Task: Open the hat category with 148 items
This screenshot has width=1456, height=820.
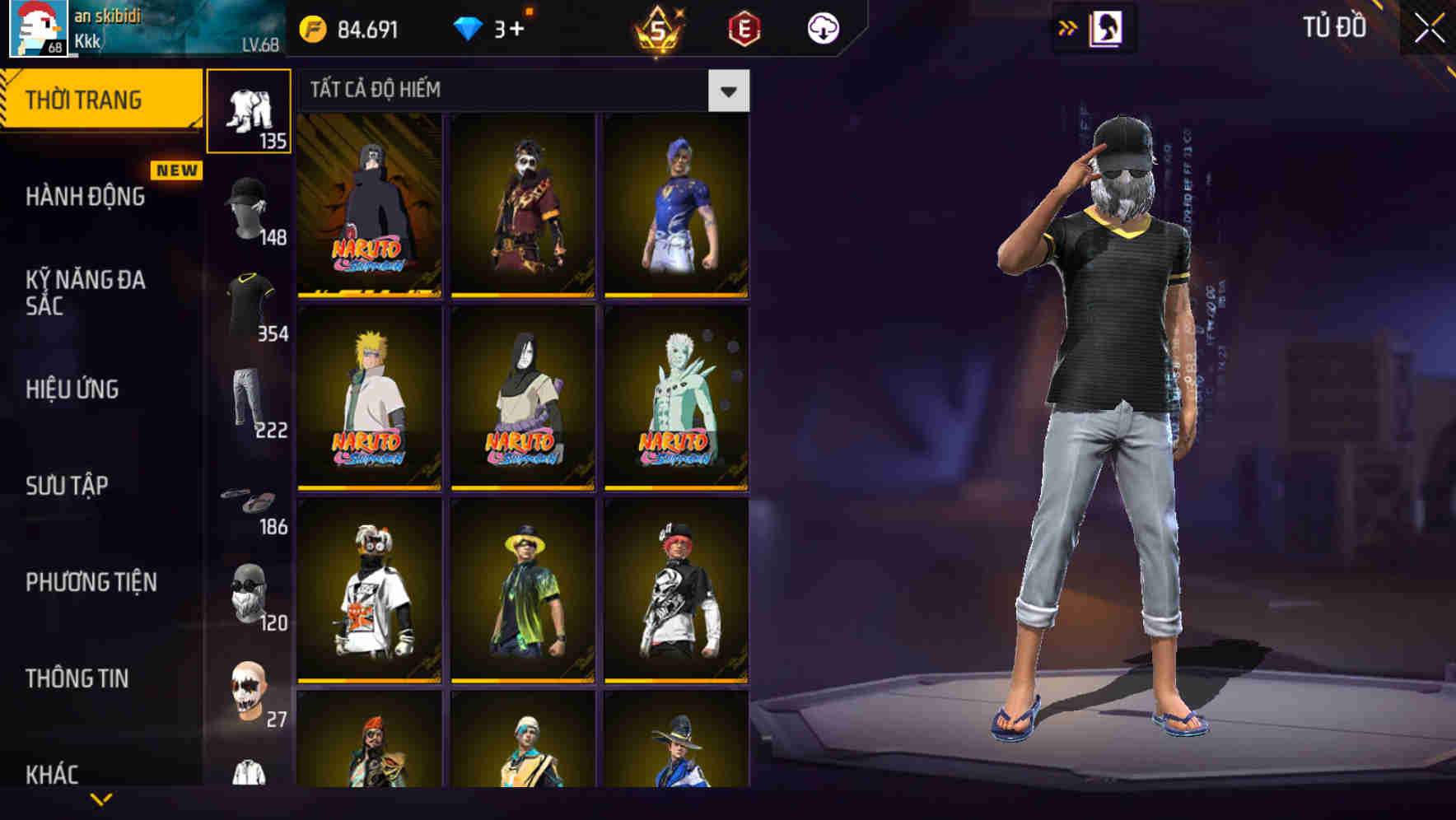Action: [x=250, y=208]
